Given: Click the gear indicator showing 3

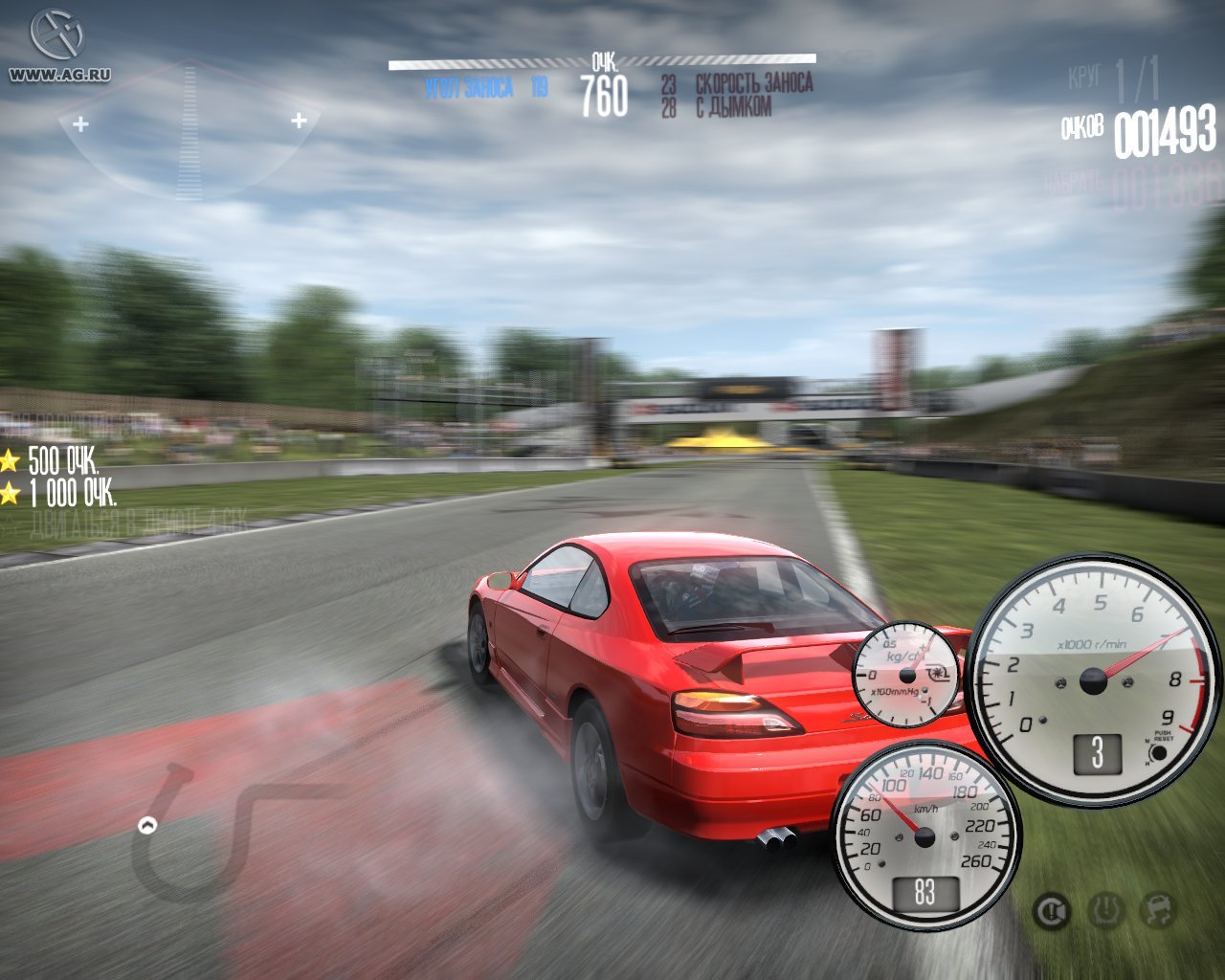Looking at the screenshot, I should [x=1098, y=754].
